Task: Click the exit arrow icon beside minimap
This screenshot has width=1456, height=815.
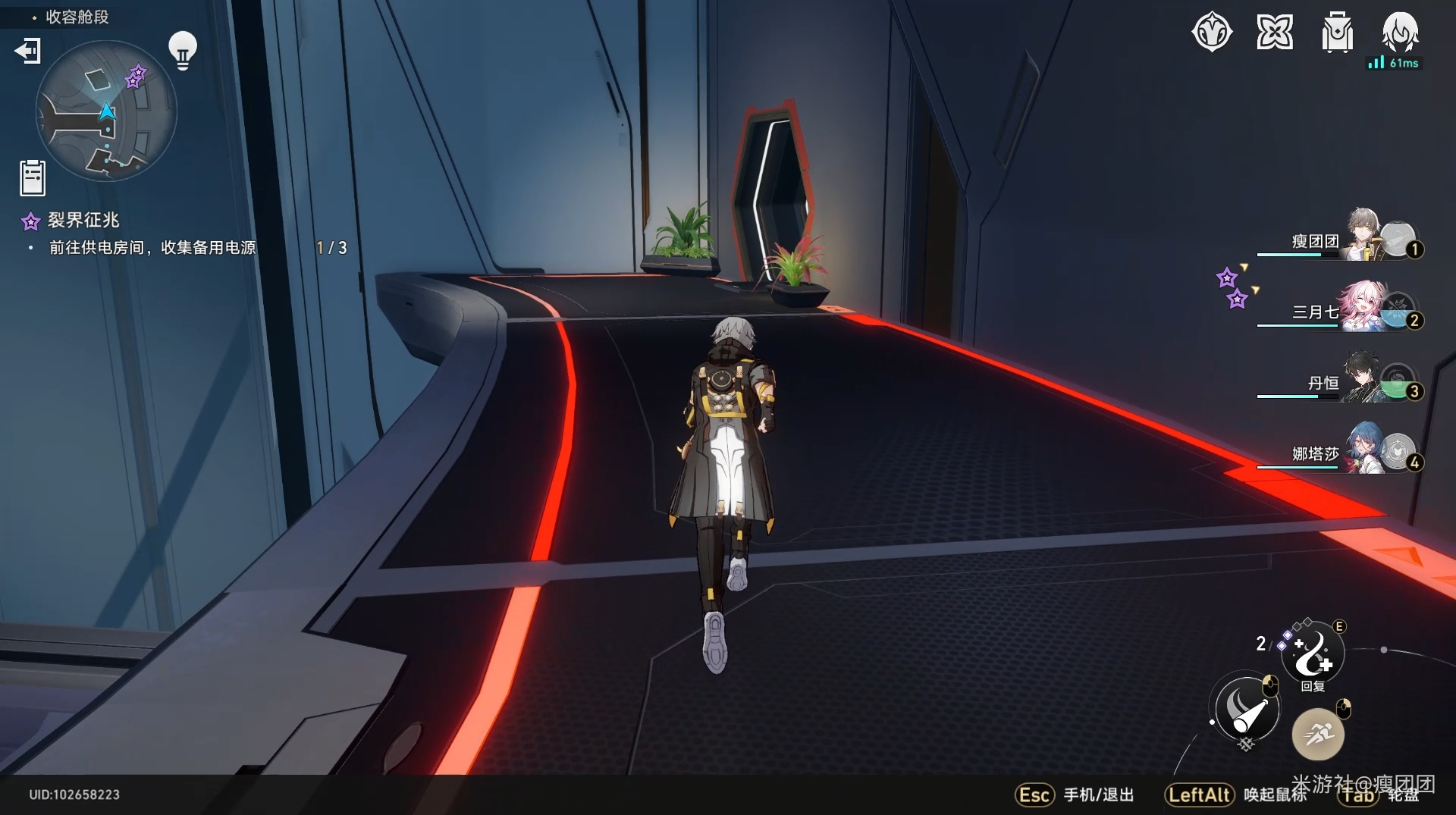Action: pyautogui.click(x=27, y=51)
